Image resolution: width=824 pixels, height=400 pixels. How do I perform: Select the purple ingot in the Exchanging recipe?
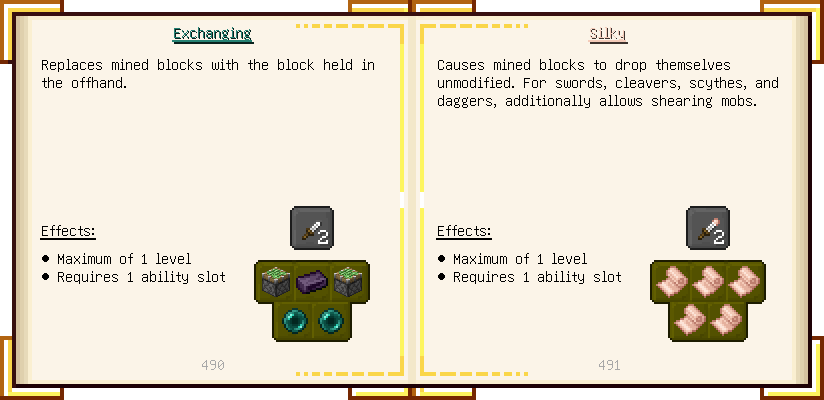[x=312, y=282]
